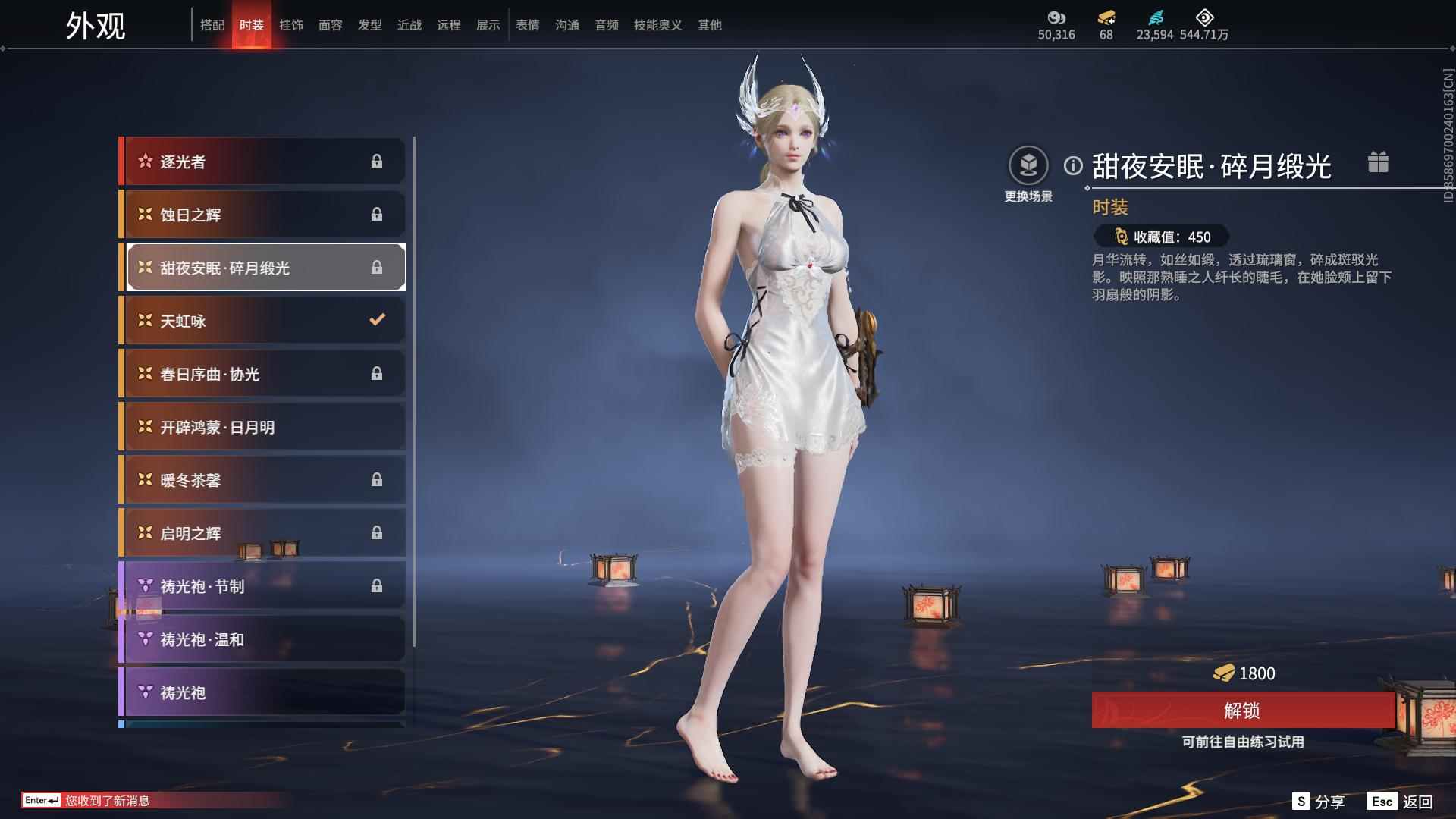Click the currency icon showing 544.71万
This screenshot has width=1456, height=819.
click(1204, 17)
